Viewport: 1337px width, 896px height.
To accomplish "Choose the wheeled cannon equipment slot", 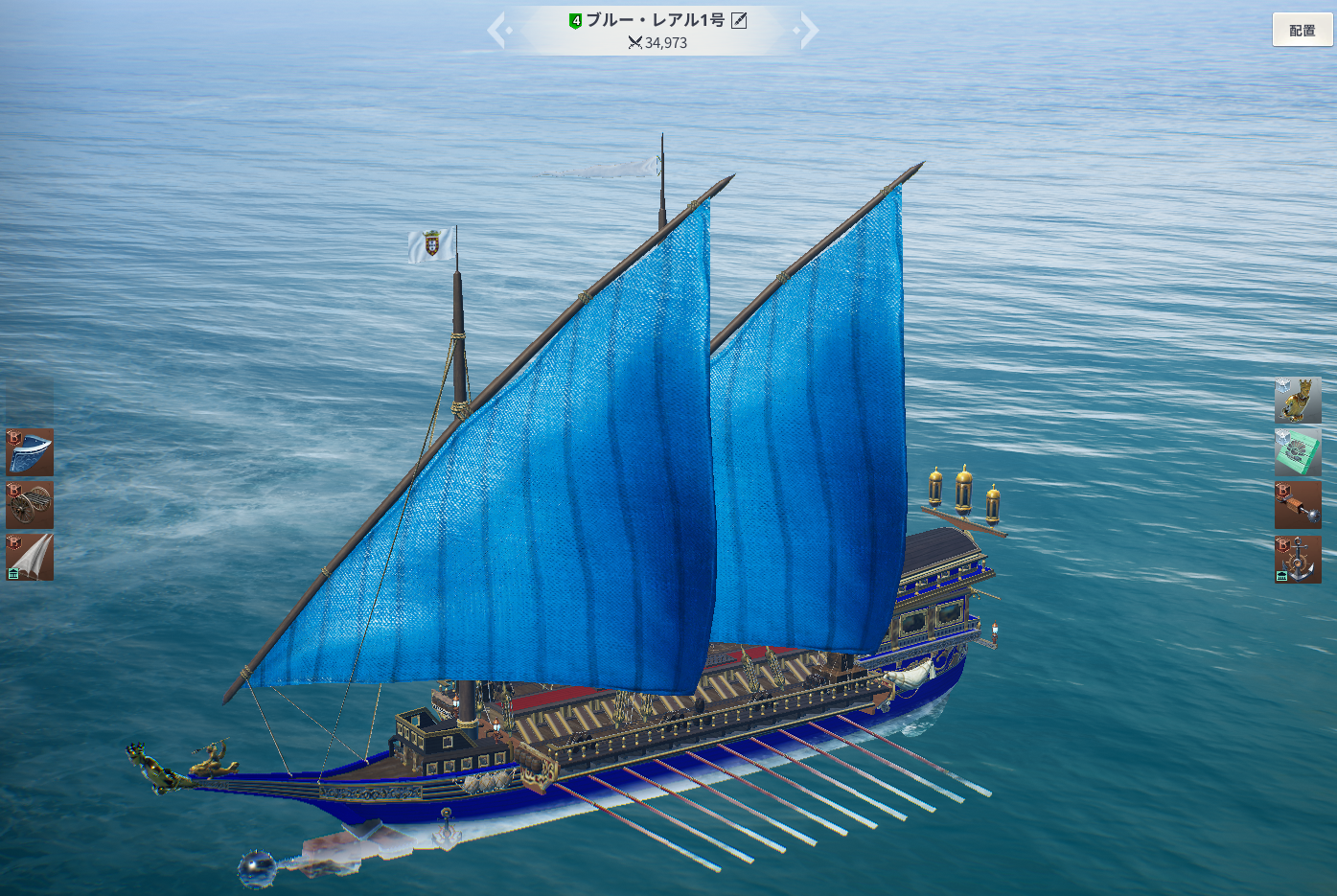I will (30, 504).
